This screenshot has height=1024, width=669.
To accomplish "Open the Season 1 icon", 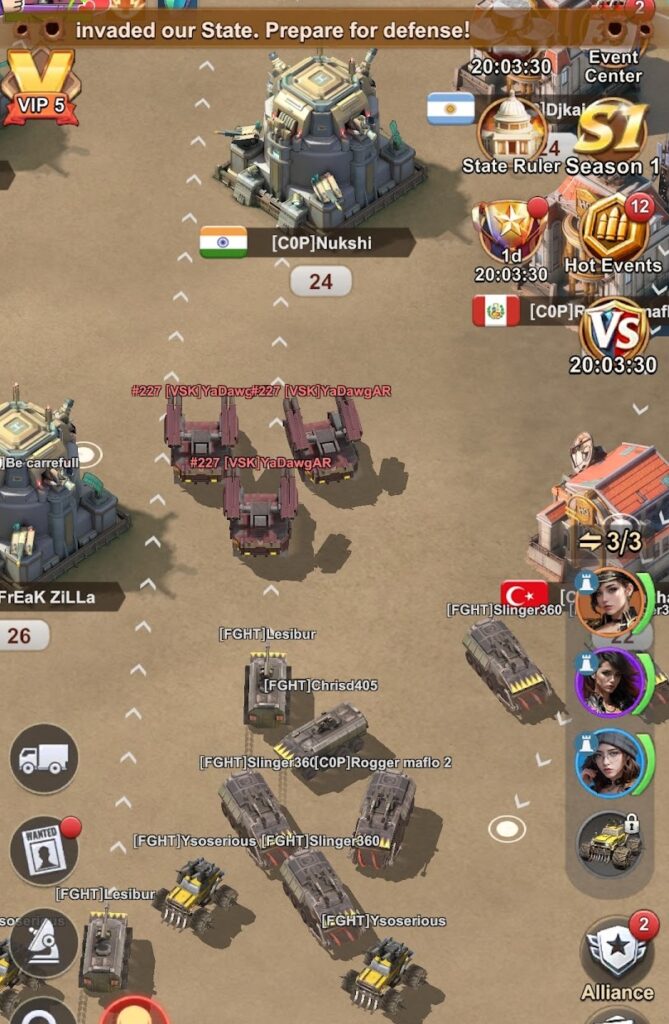I will click(x=610, y=135).
